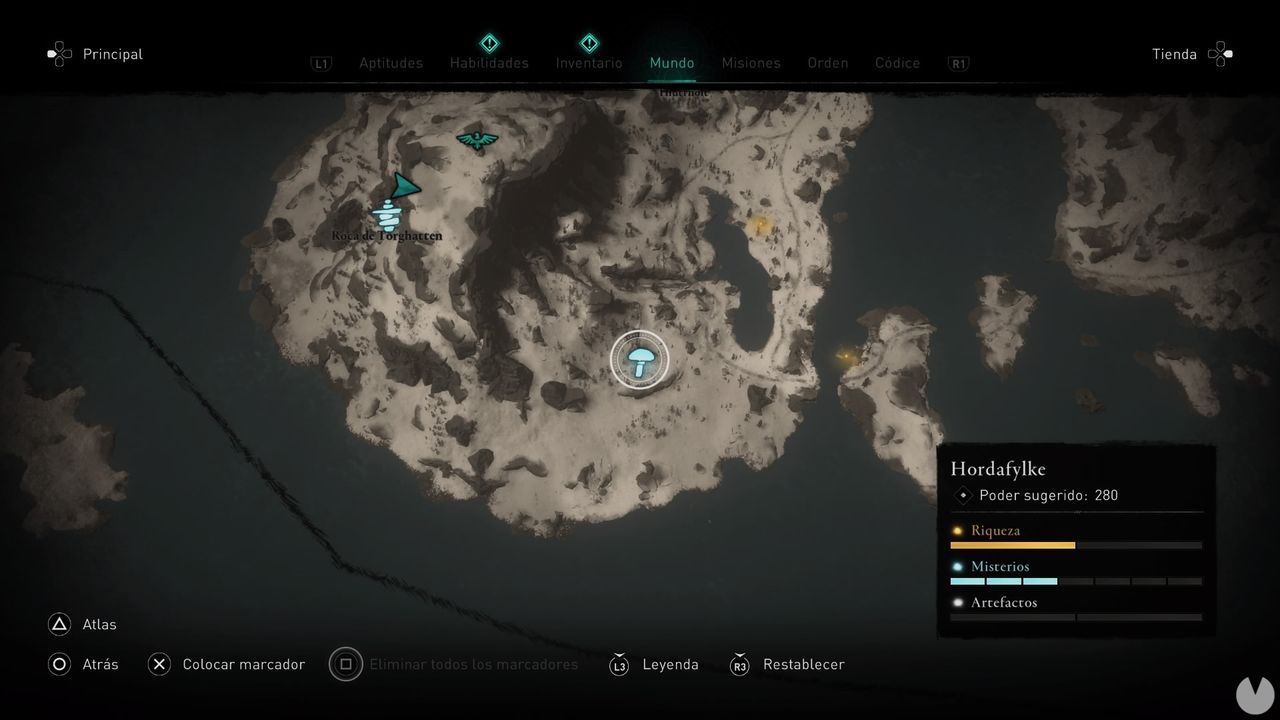Open the Orden tab
The width and height of the screenshot is (1280, 720).
[828, 63]
